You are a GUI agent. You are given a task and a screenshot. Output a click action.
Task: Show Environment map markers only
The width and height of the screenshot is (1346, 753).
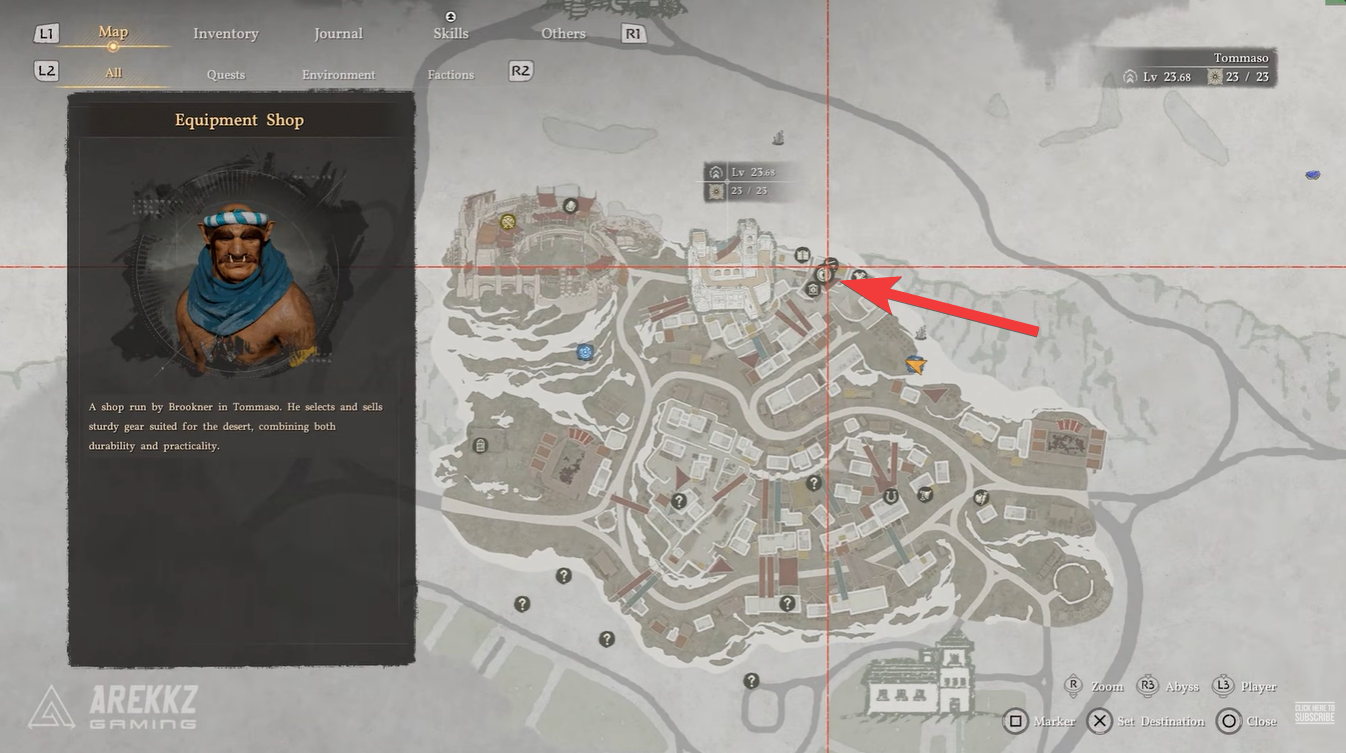(338, 75)
